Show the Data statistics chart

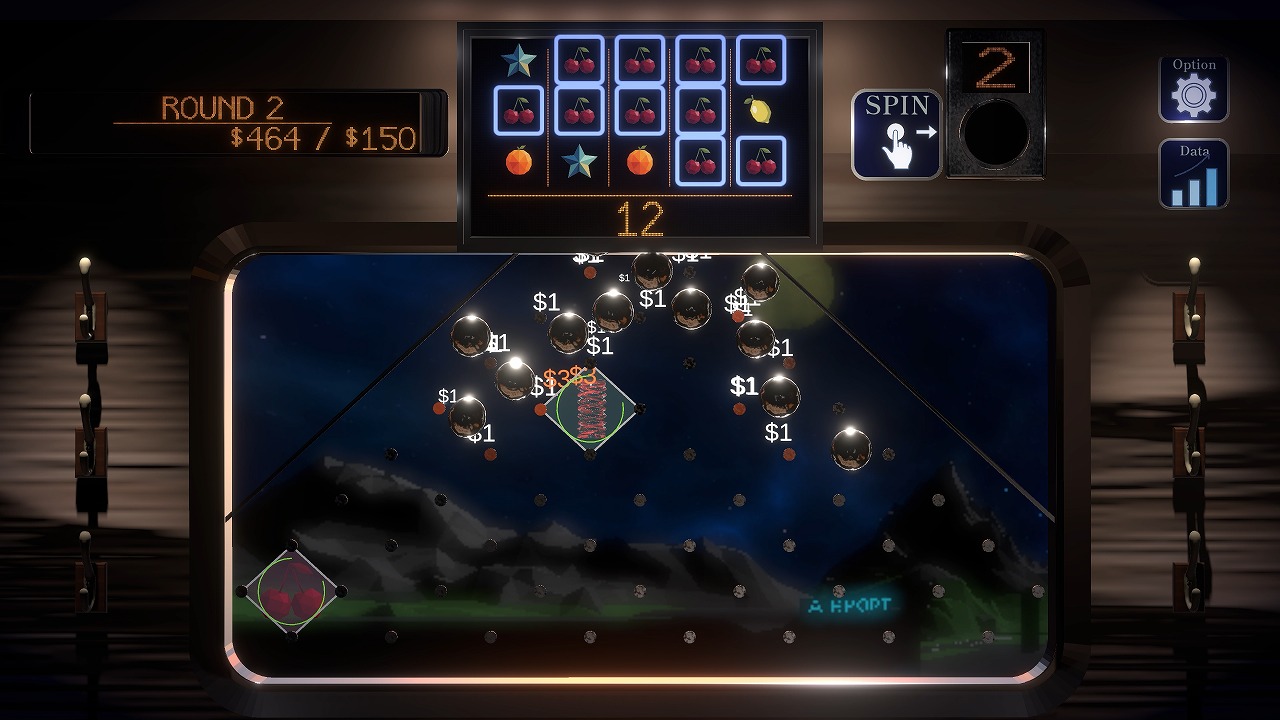[1193, 174]
